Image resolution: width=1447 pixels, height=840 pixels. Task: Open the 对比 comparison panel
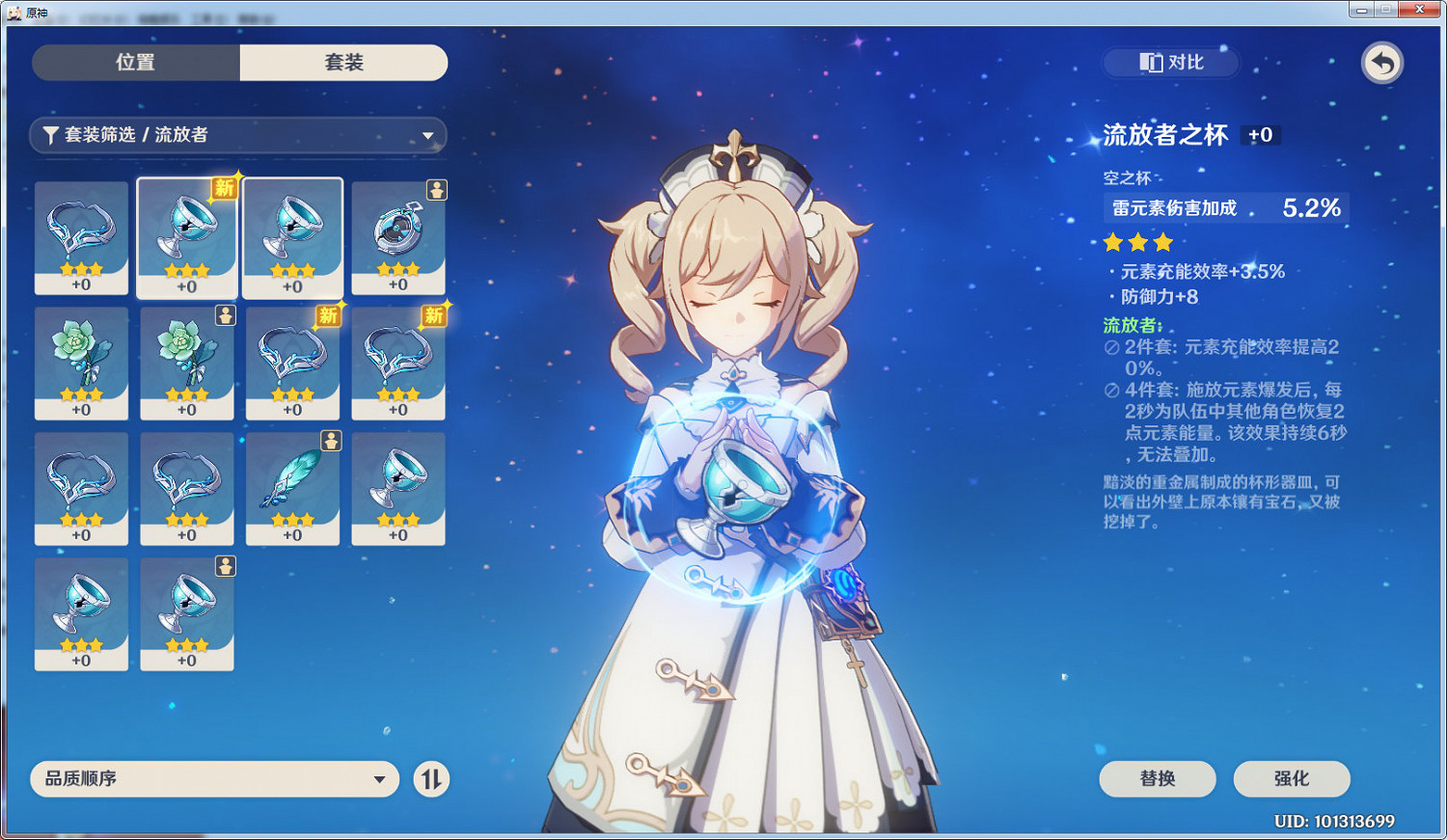[x=1169, y=63]
